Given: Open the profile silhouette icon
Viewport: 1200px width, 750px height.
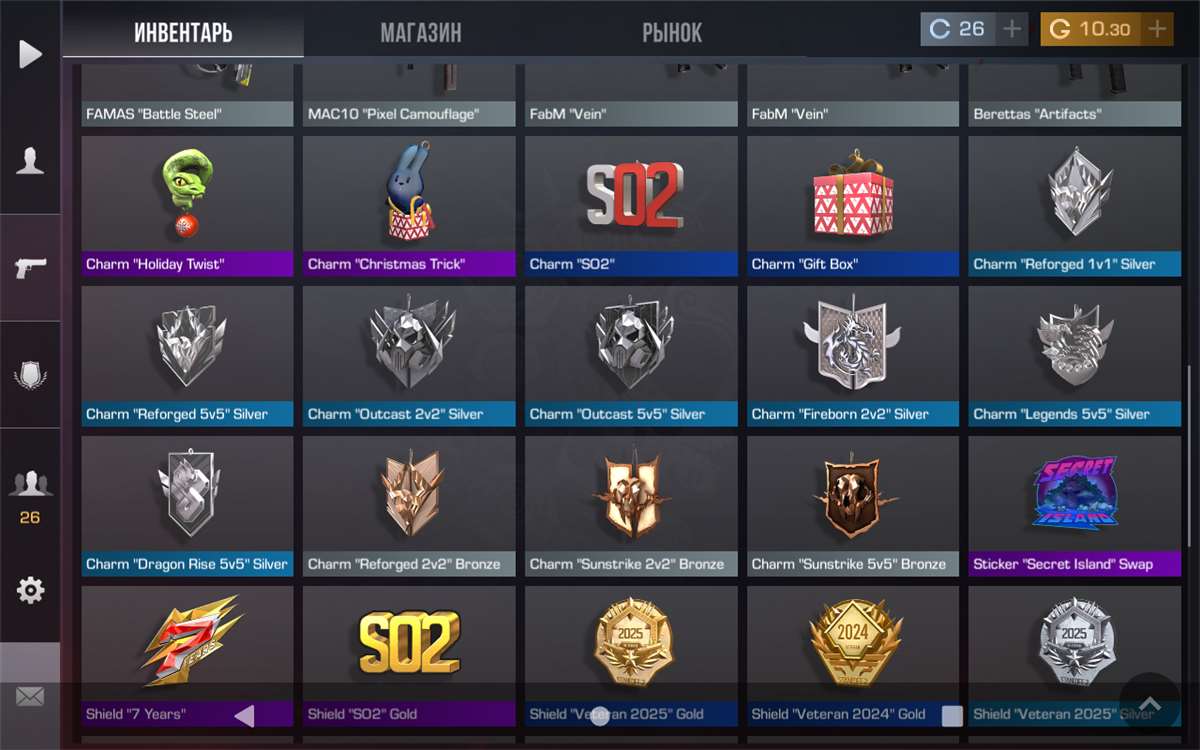Looking at the screenshot, I should [30, 161].
